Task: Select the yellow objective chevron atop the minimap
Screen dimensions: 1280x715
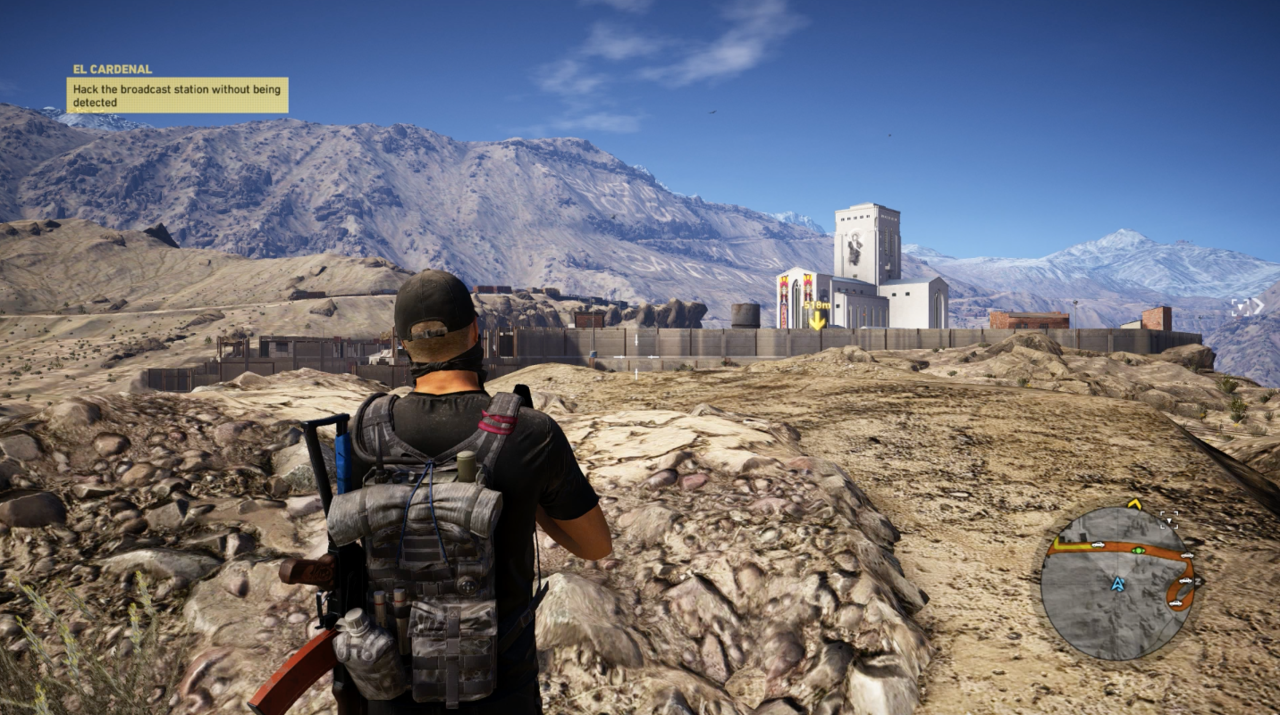Action: [x=1134, y=504]
